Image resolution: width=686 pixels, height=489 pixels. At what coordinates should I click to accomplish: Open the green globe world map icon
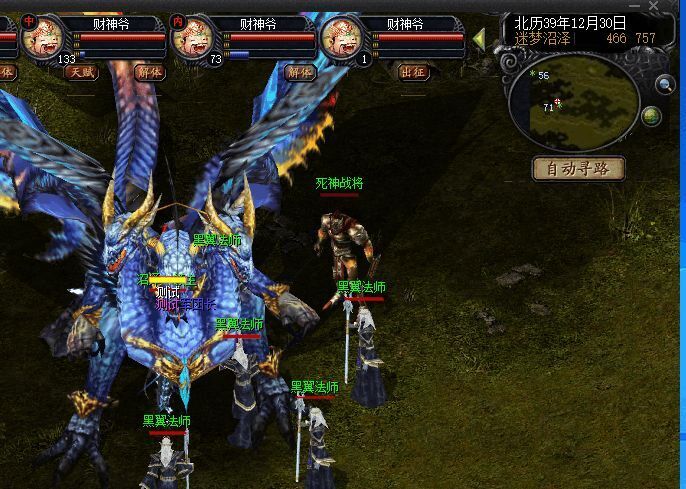(x=651, y=117)
